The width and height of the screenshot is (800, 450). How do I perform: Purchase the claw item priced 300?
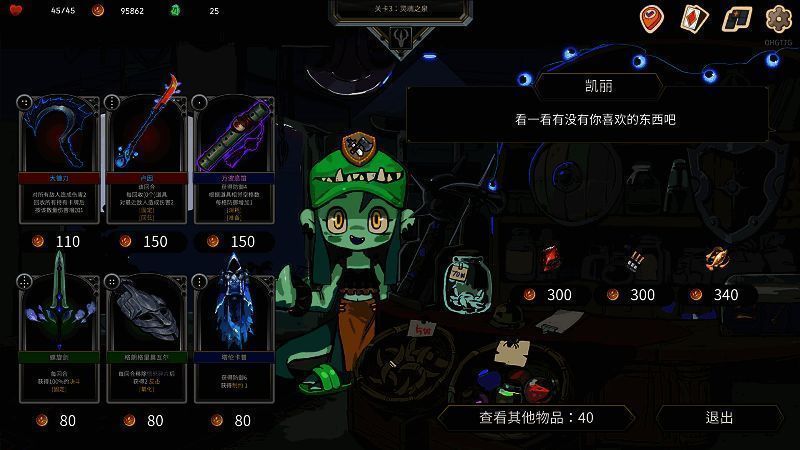[x=633, y=261]
